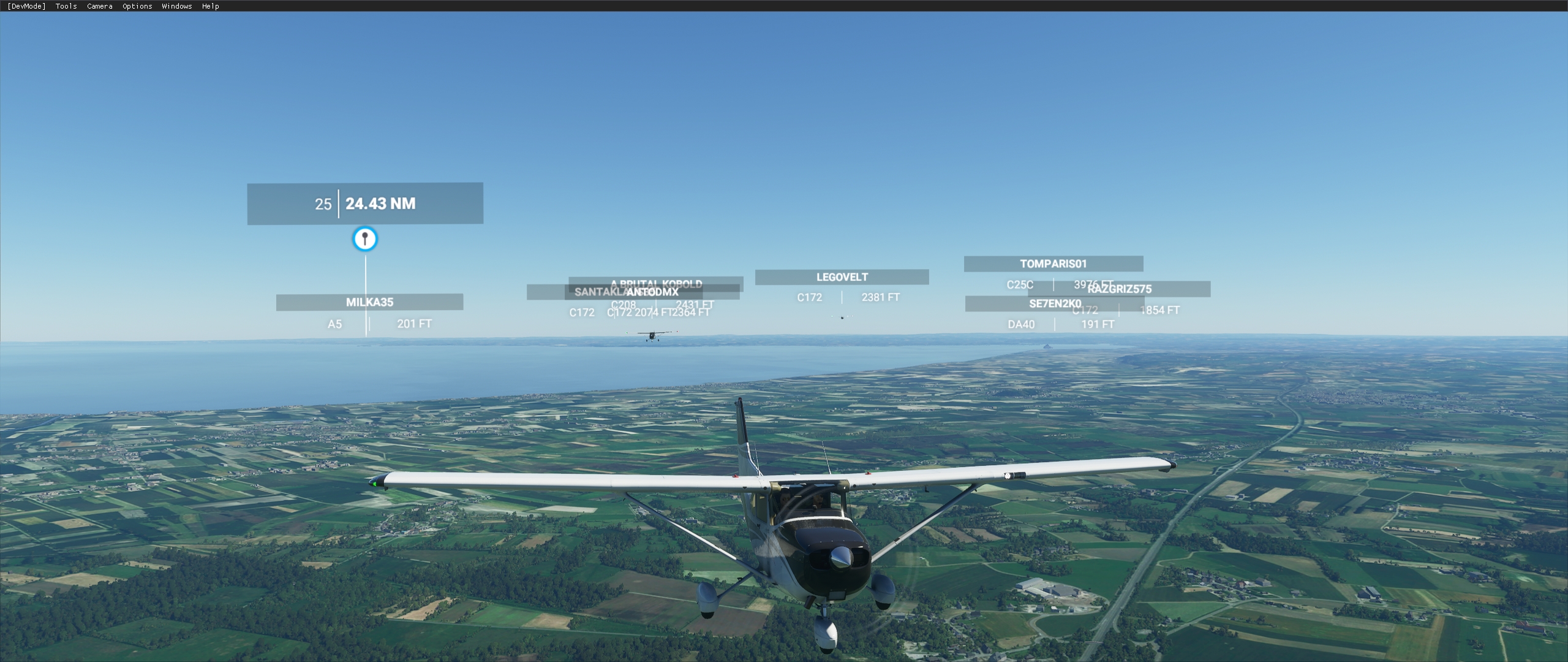The width and height of the screenshot is (1568, 662).
Task: Click the waypoint pin marker icon
Action: 364,240
